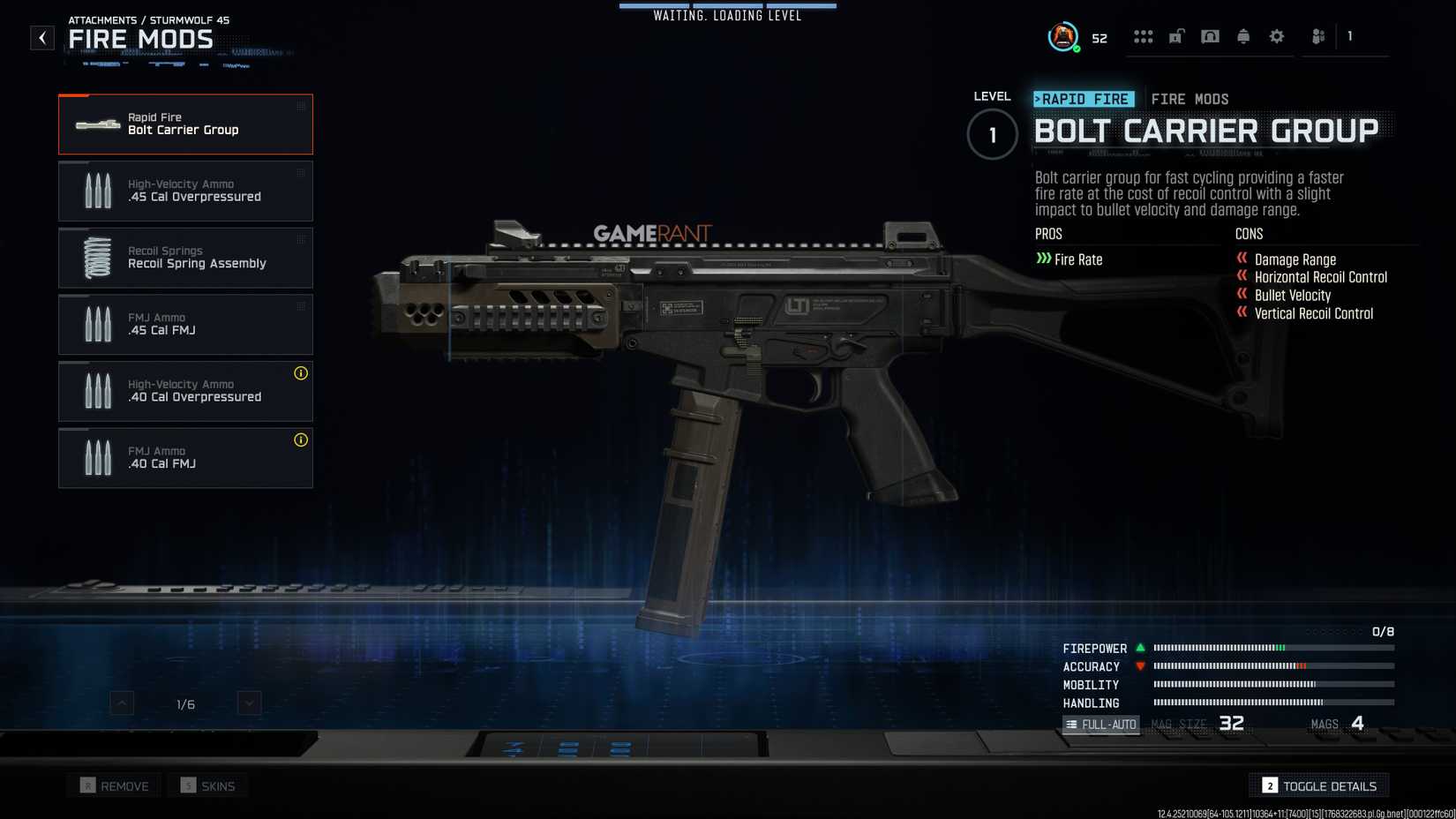Switch to the FIRE MODS tab
The image size is (1456, 819).
[x=1190, y=99]
